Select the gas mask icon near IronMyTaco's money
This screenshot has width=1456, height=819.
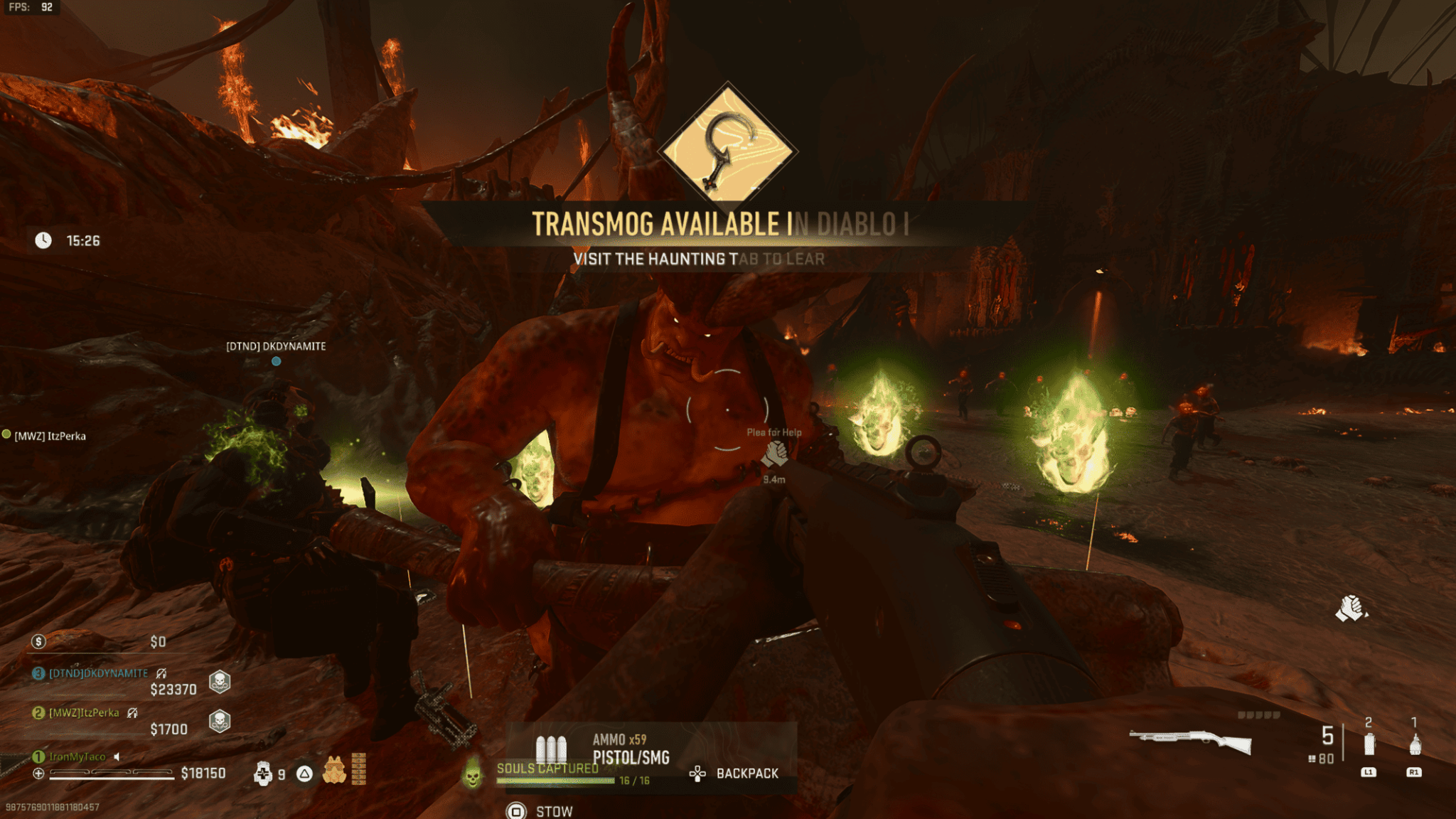(335, 771)
